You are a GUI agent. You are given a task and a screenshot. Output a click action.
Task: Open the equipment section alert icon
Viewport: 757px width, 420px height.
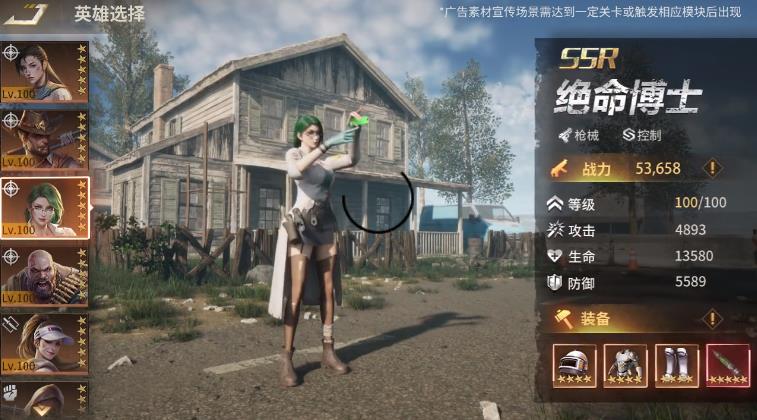click(x=713, y=319)
